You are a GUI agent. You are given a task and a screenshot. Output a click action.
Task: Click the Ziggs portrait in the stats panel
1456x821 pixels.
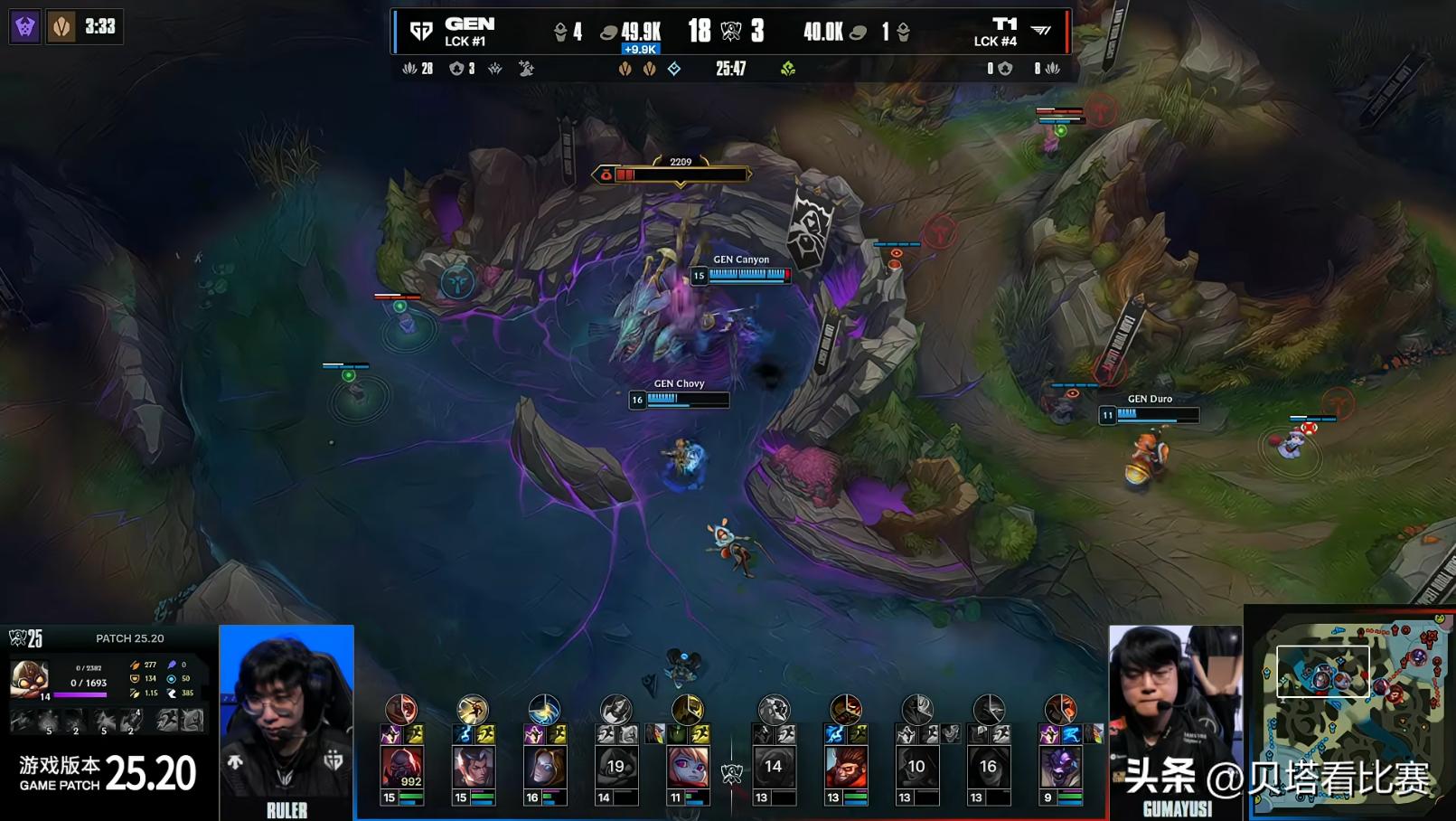coord(28,677)
